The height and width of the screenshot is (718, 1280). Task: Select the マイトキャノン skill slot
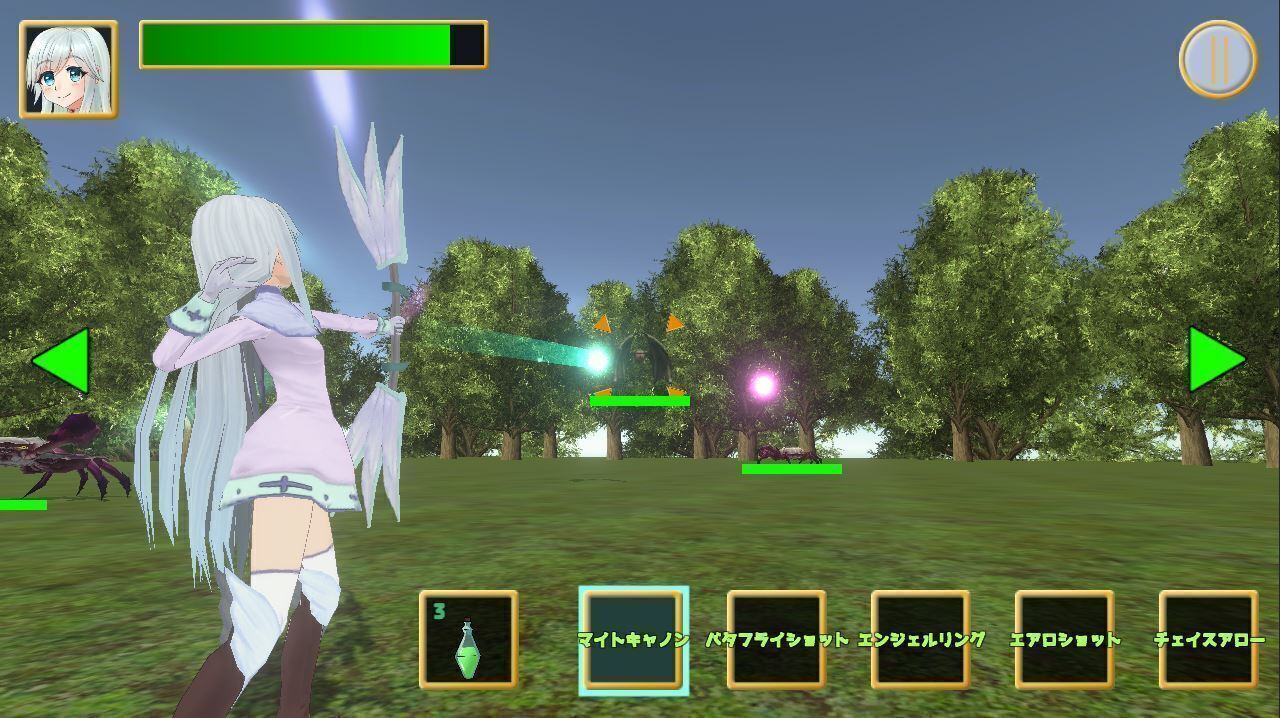(633, 640)
